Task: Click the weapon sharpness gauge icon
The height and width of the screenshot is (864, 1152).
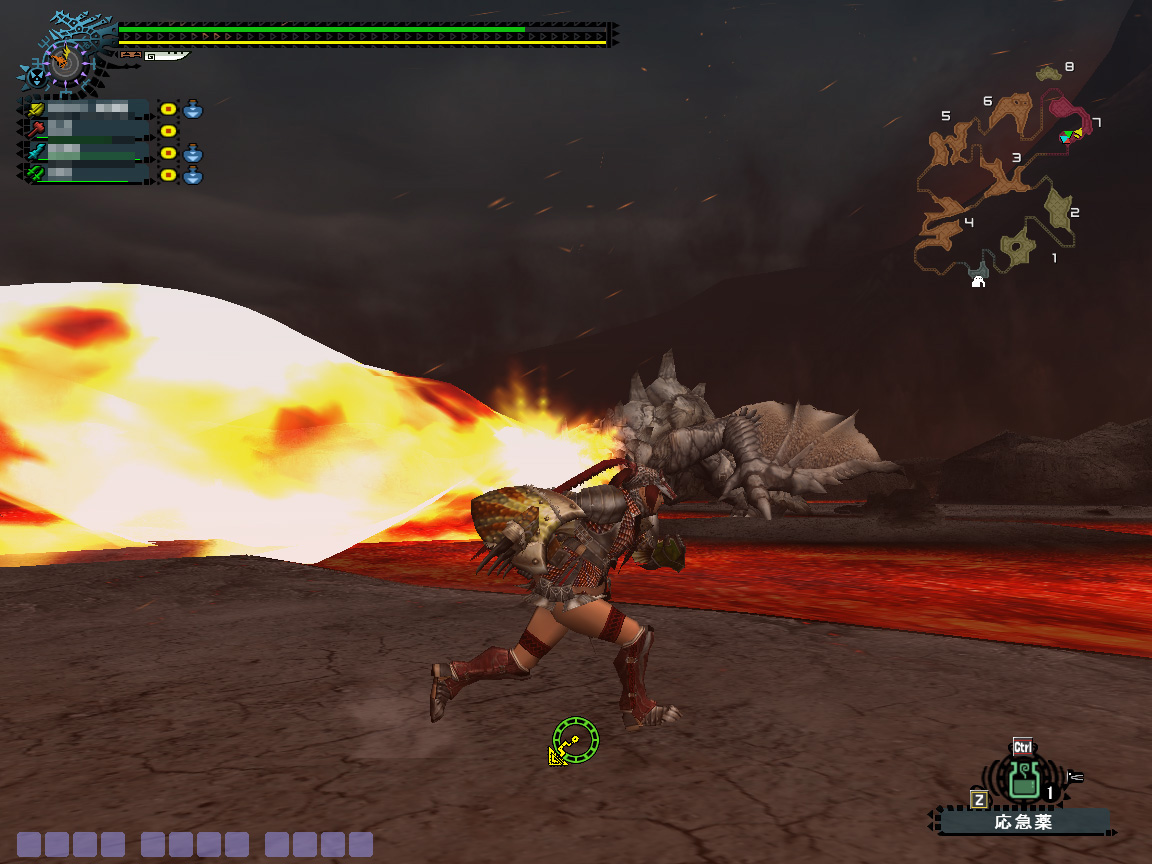Action: 165,56
